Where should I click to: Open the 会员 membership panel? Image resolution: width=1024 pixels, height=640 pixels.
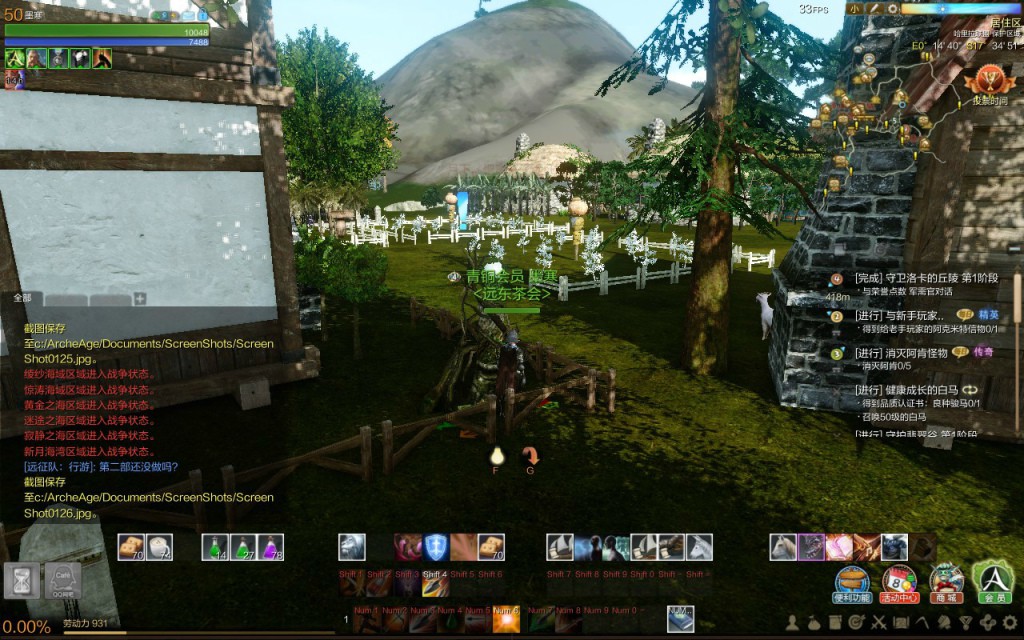pos(993,580)
